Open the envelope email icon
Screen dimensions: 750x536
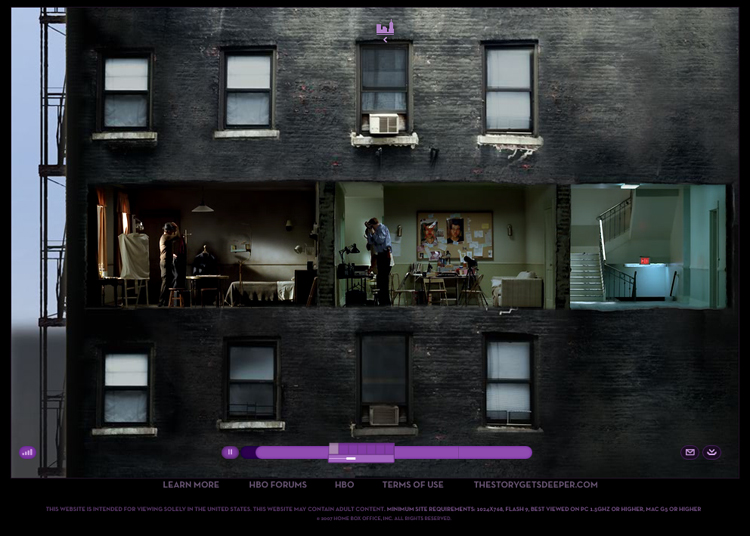689,452
